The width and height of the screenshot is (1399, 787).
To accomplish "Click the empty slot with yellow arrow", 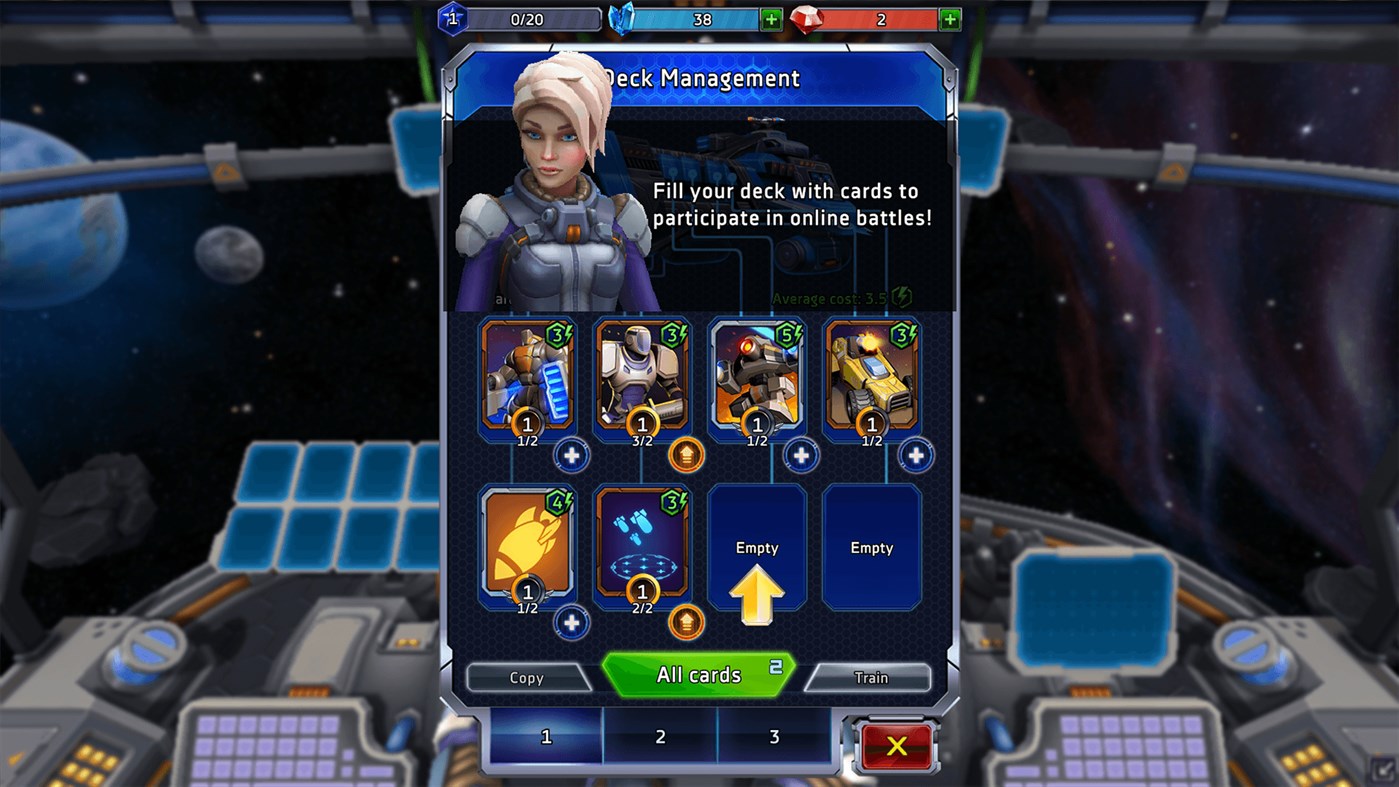I will click(x=757, y=548).
